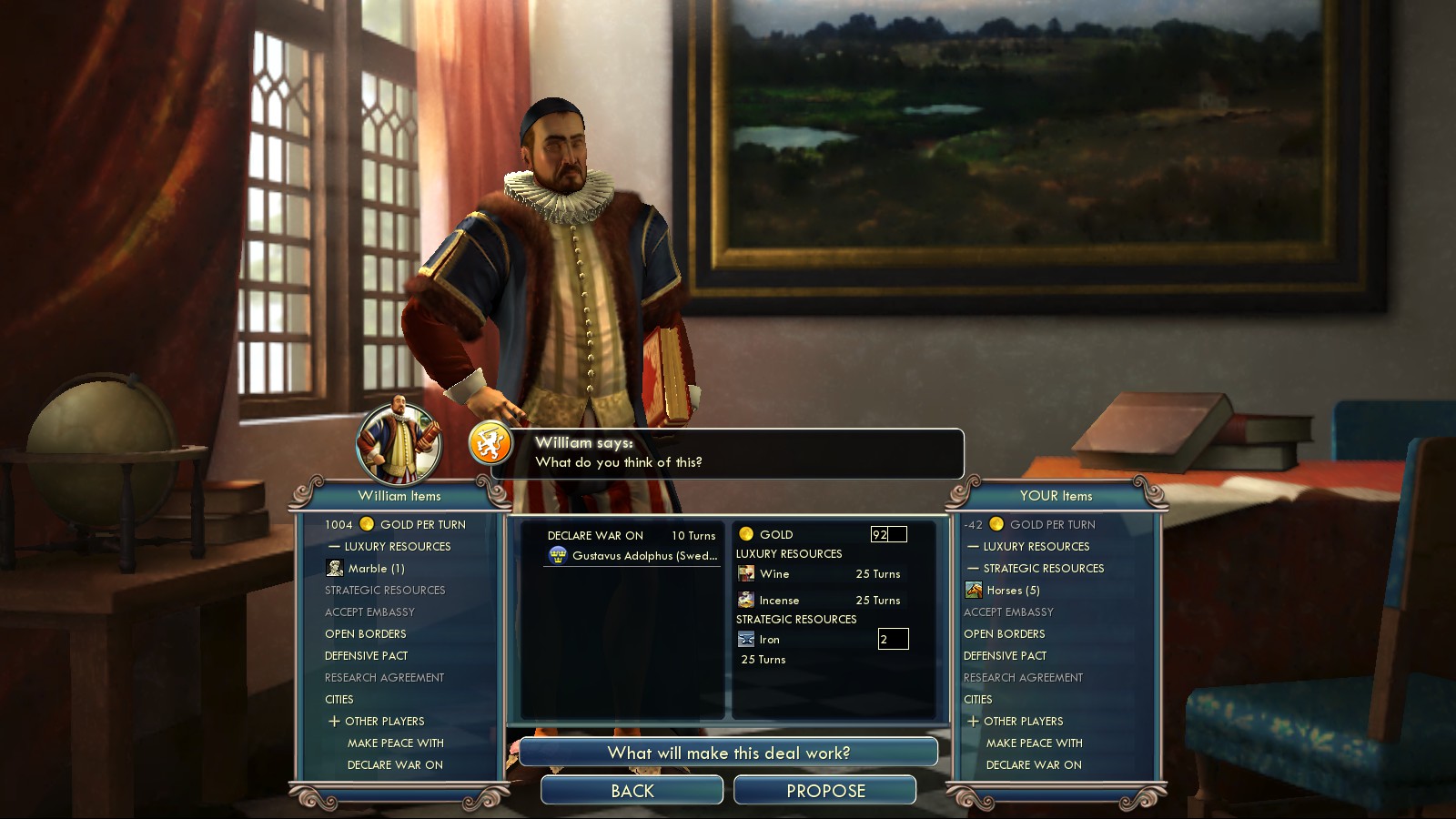Select Declare War On under YOUR Items
The height and width of the screenshot is (819, 1456).
[x=1034, y=765]
